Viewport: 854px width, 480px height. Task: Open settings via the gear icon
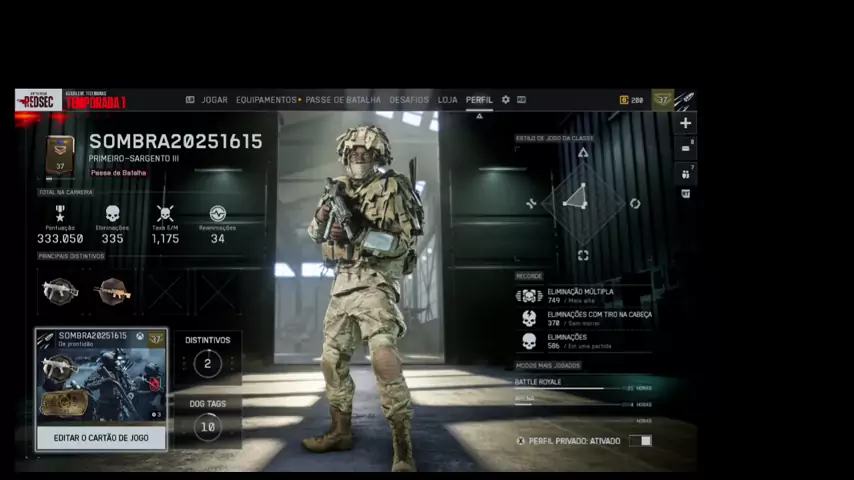pyautogui.click(x=506, y=100)
